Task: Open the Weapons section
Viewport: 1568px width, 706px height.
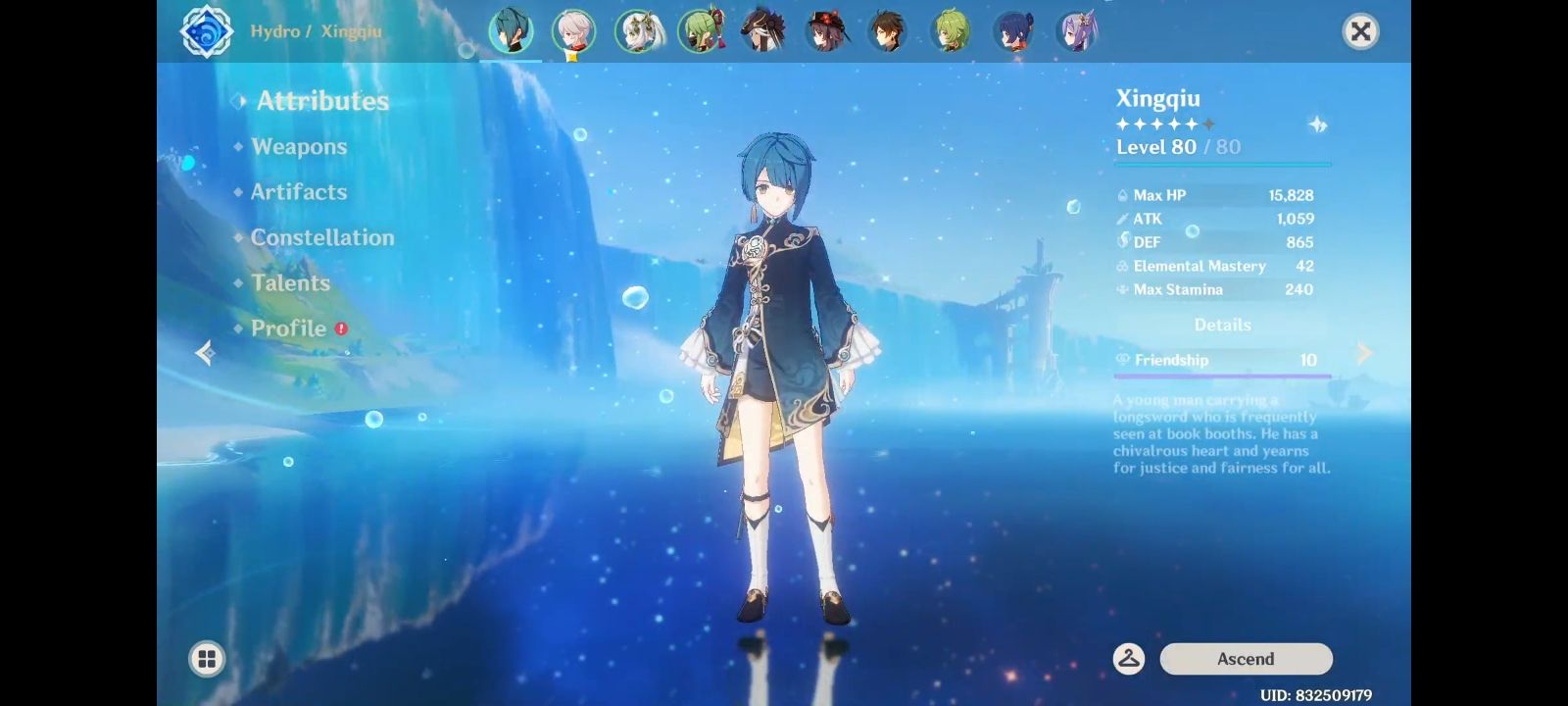Action: tap(299, 146)
